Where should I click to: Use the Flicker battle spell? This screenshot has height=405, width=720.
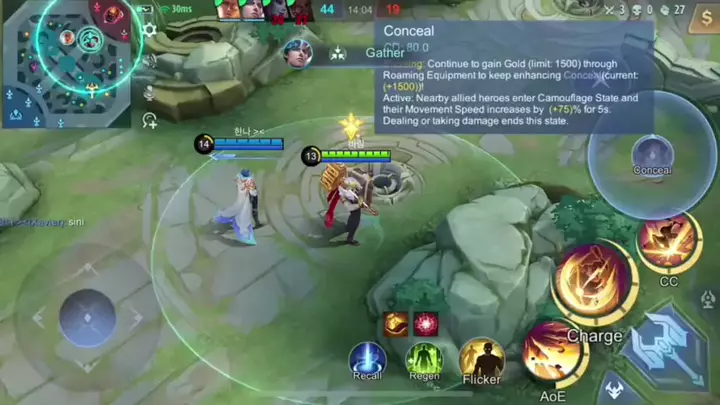click(x=481, y=359)
